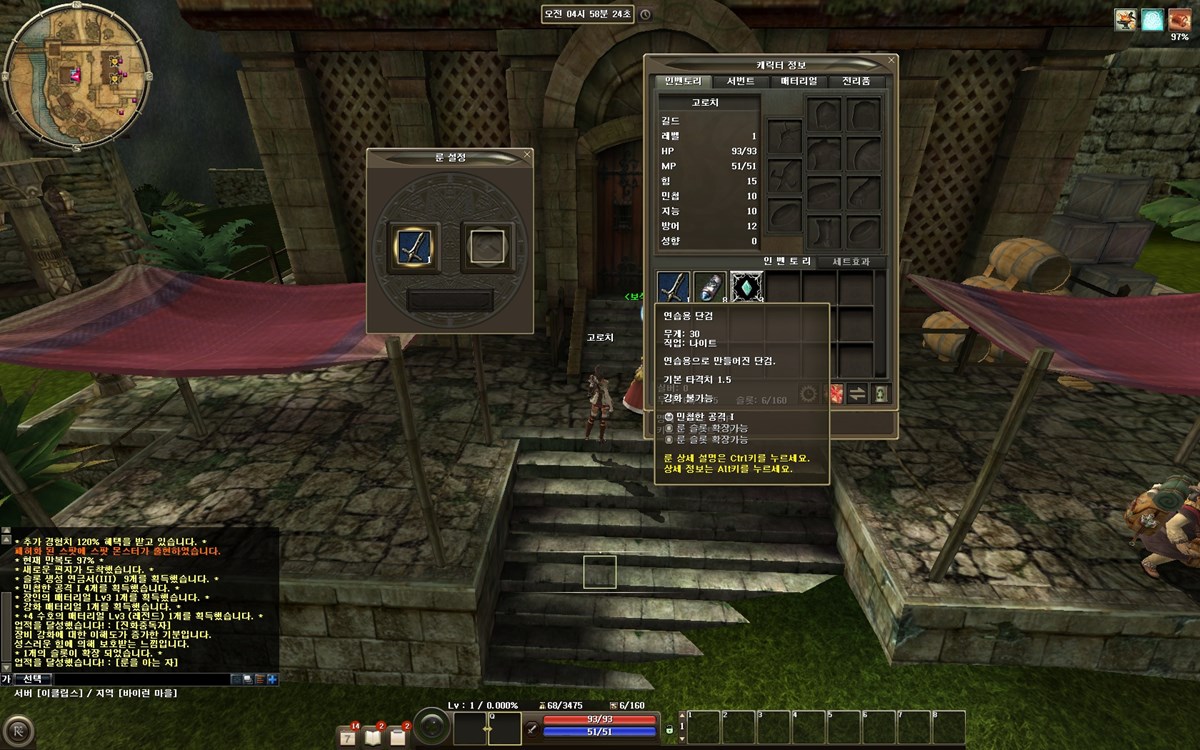
Task: Close the 룬 설정 rune window
Action: coord(527,155)
